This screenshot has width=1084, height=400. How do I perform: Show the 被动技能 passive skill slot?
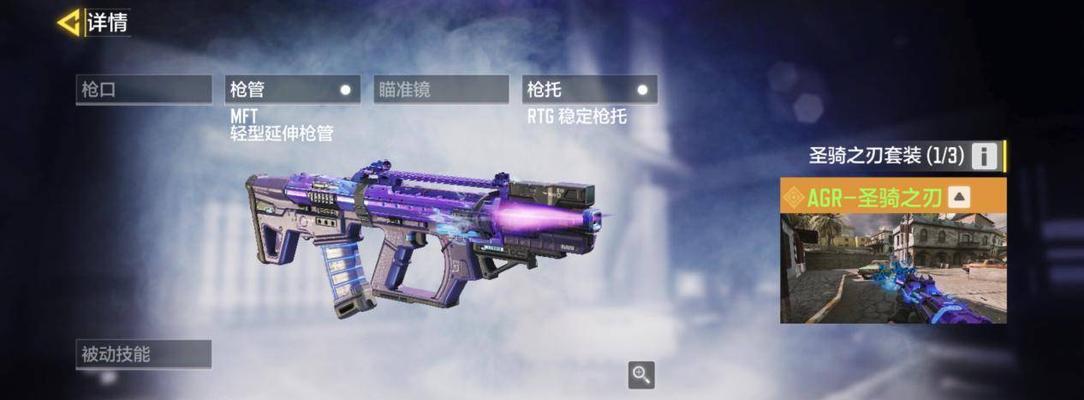point(145,354)
